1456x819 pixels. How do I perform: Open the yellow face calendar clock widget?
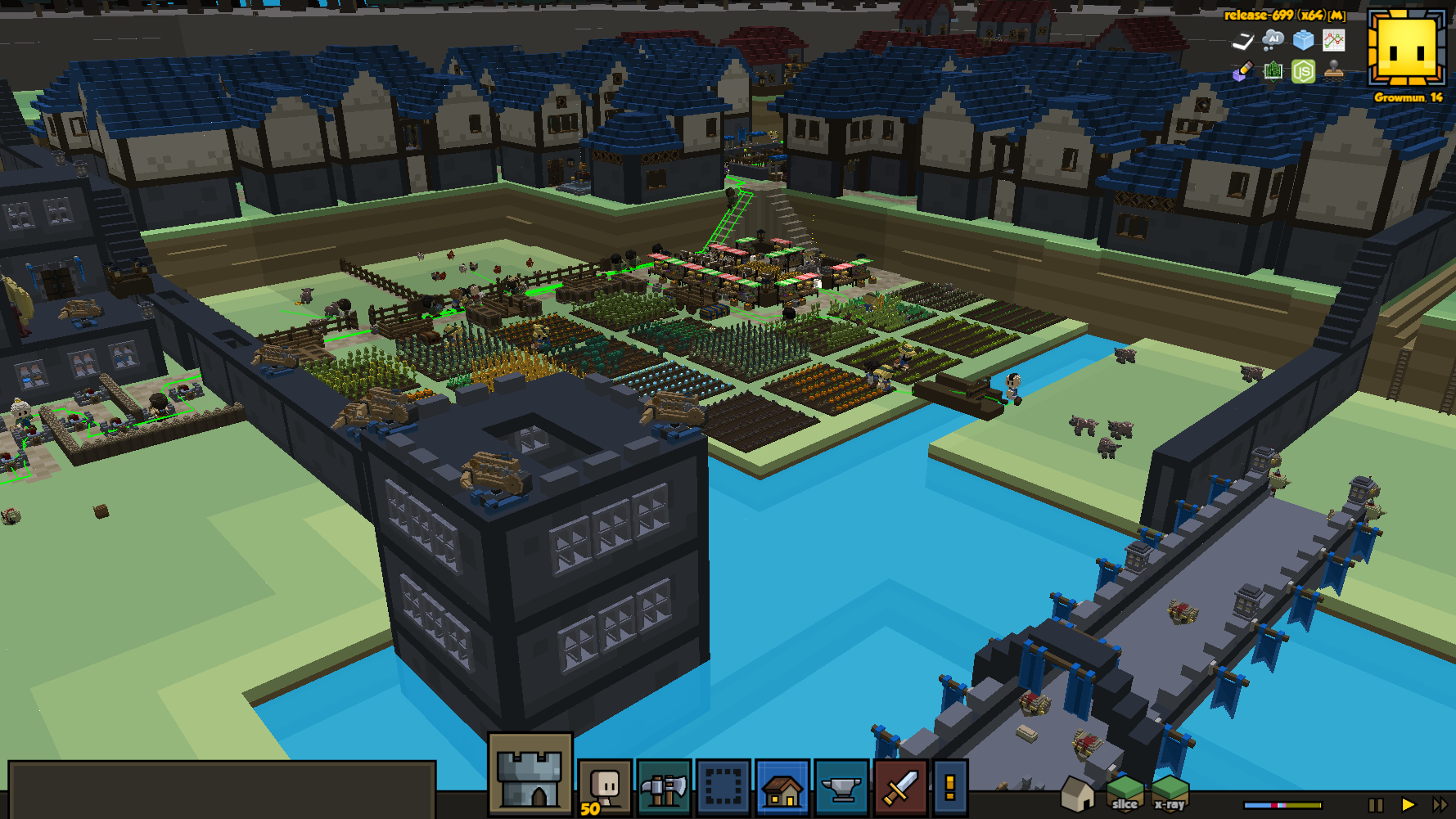tap(1407, 48)
